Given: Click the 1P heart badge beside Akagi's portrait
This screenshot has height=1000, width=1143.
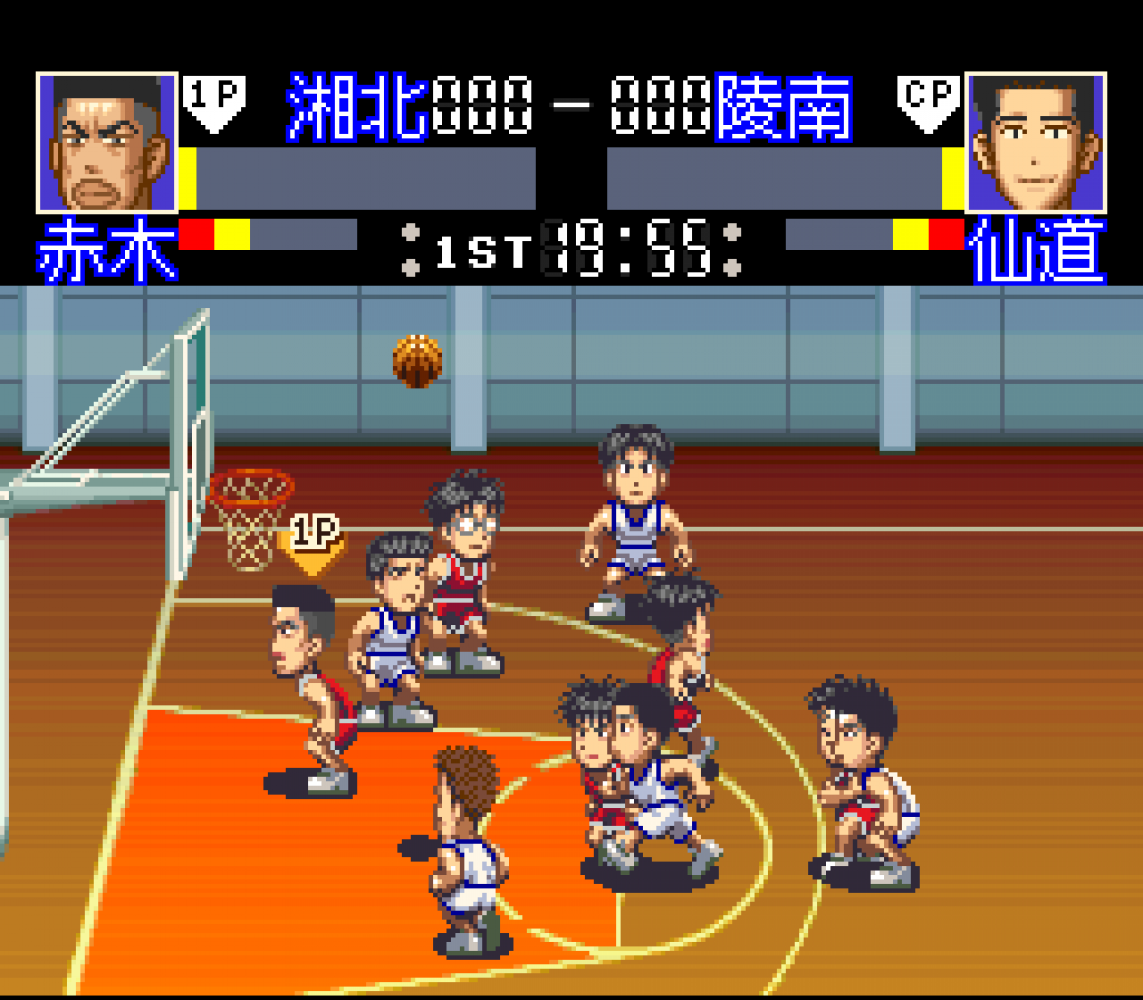Looking at the screenshot, I should pyautogui.click(x=214, y=102).
